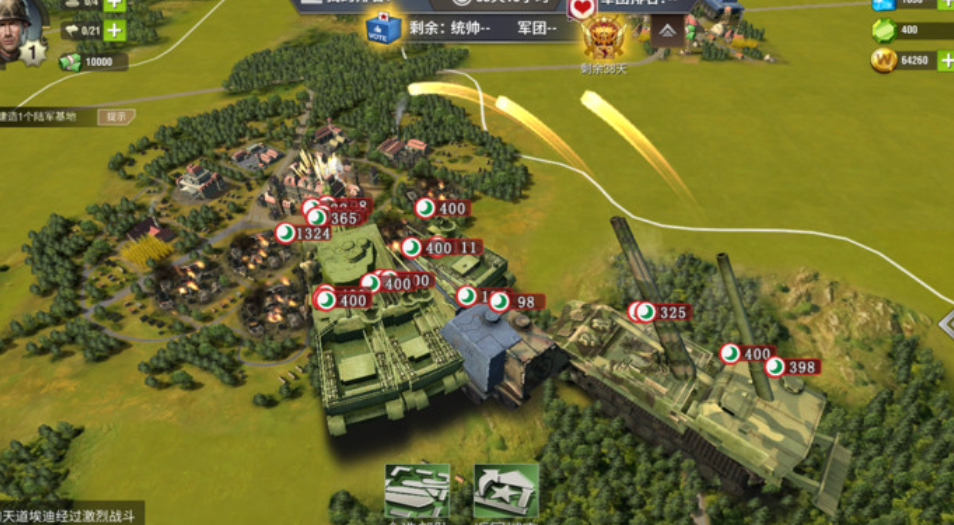Choose the return-to-base star arrow button

pyautogui.click(x=505, y=491)
